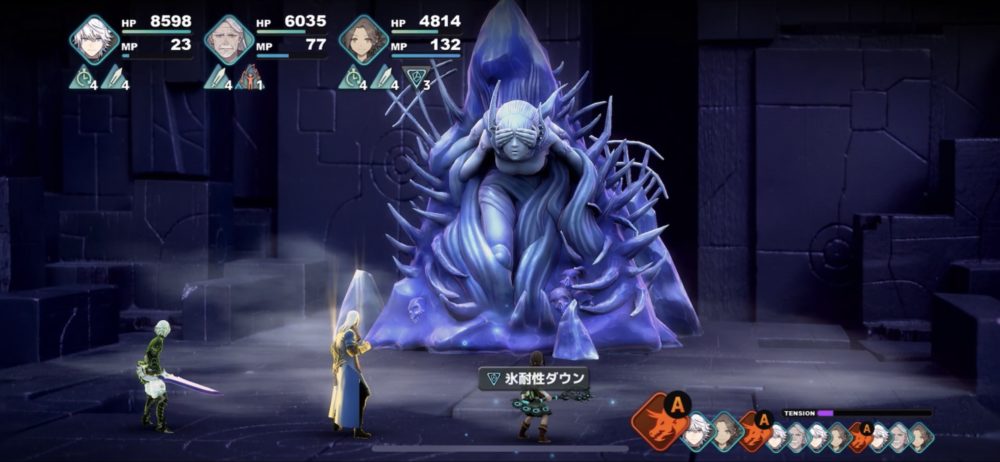Select the brown-haired woman's party portrait
The height and width of the screenshot is (462, 1000).
tap(363, 40)
